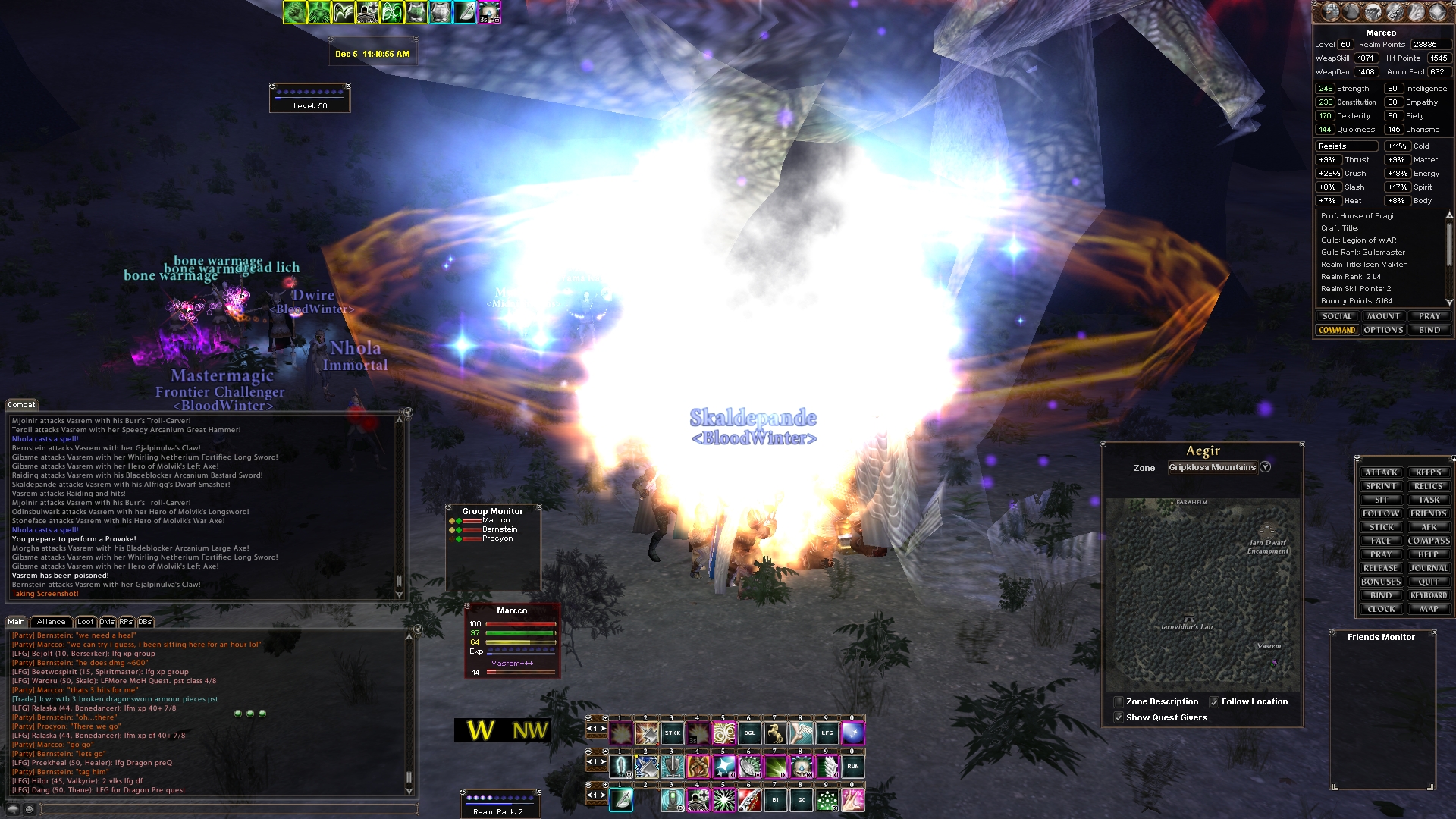Select Bernstein in the Group Monitor
The image size is (1456, 819).
tap(500, 529)
